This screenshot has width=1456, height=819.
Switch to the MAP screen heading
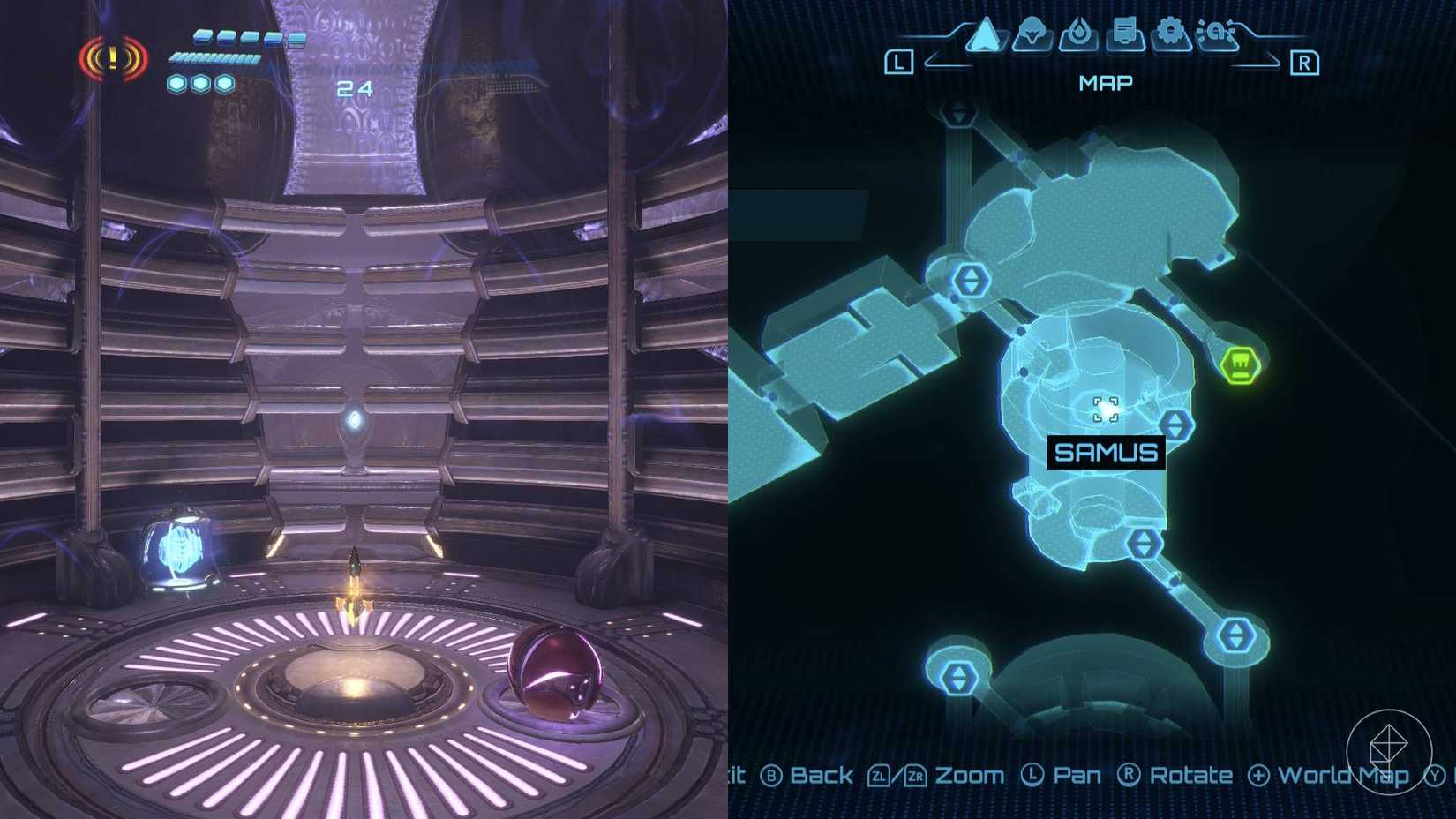pos(1106,82)
